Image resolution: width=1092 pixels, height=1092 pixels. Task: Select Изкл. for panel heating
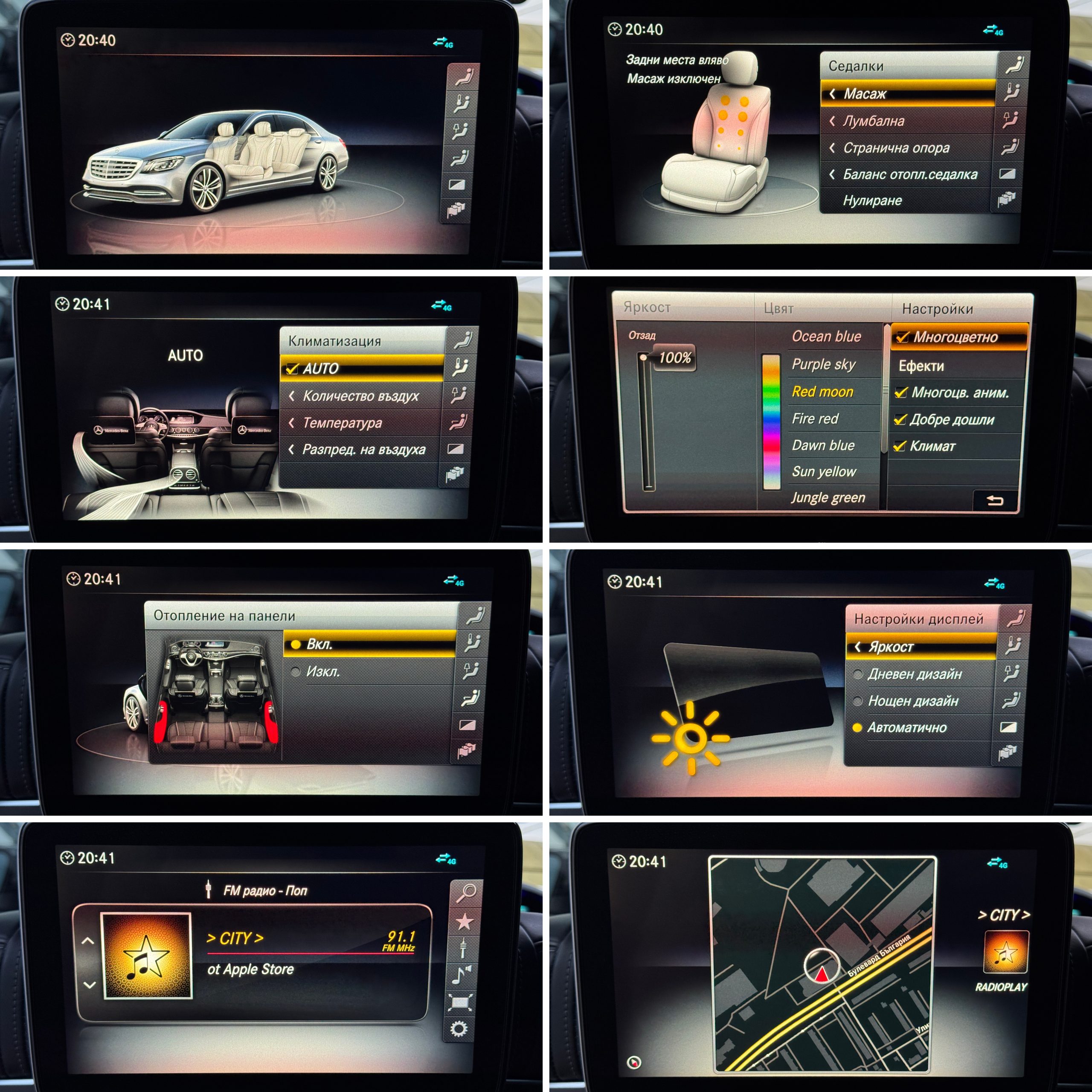click(x=323, y=672)
